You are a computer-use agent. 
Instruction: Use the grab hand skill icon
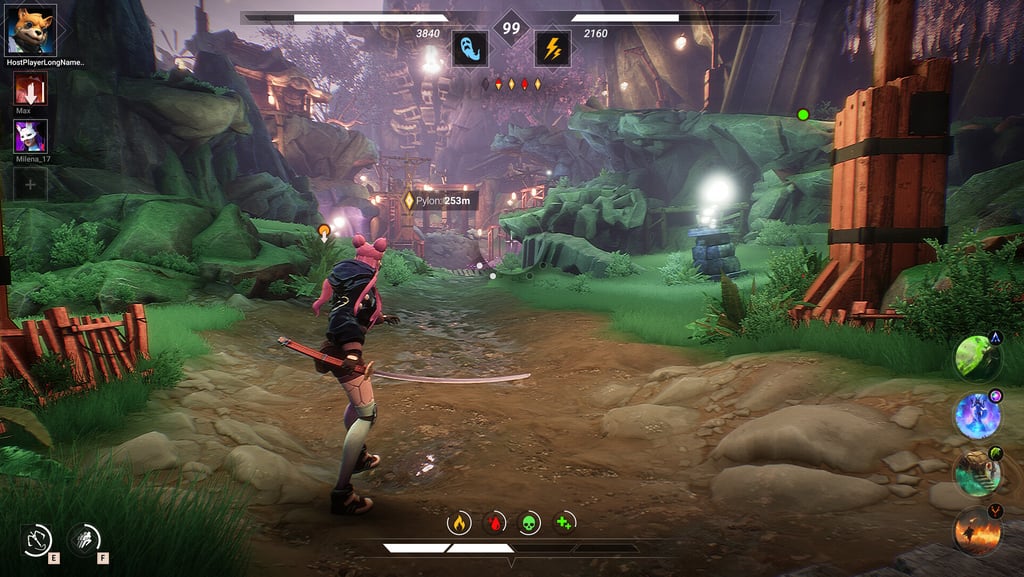tap(37, 541)
